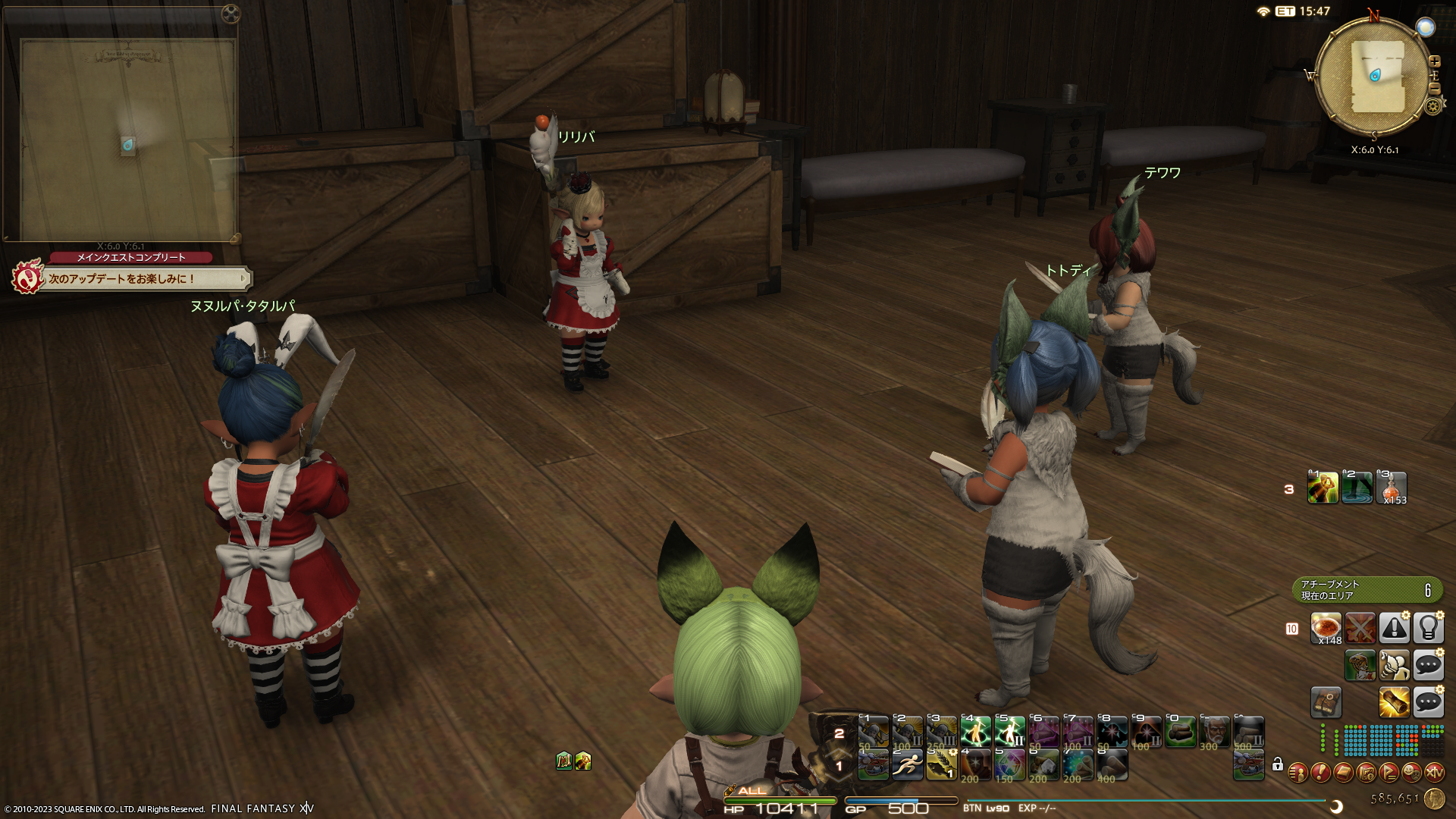Click the weather indicator beside the minimap
Screen dimensions: 1456x819
[x=1426, y=27]
